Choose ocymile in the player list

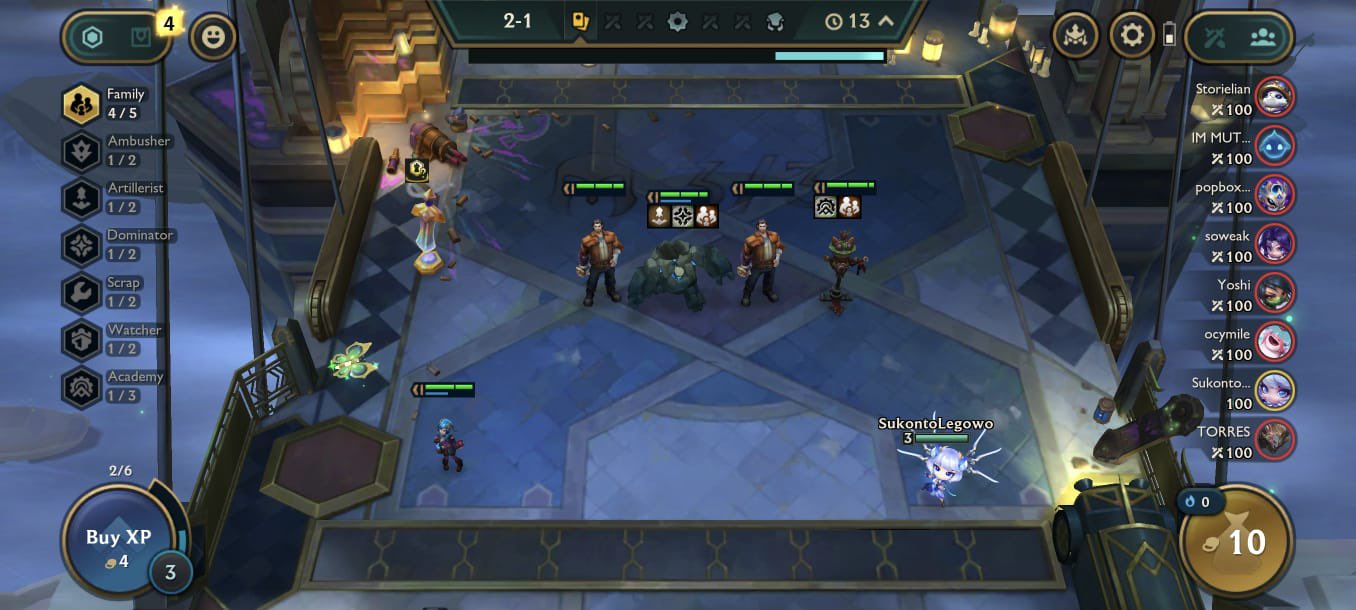click(1274, 342)
